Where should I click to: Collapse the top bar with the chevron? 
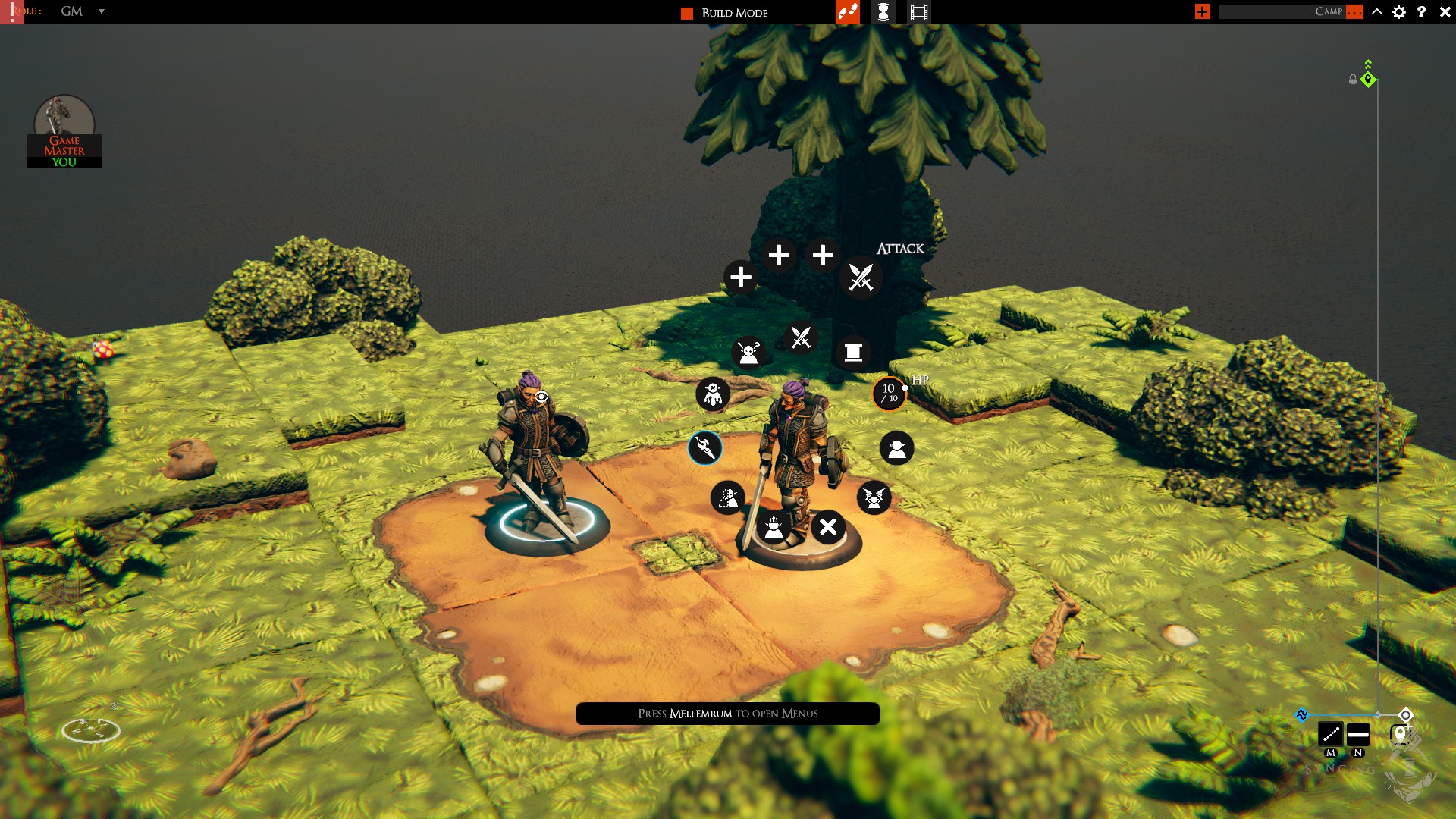click(x=1377, y=12)
